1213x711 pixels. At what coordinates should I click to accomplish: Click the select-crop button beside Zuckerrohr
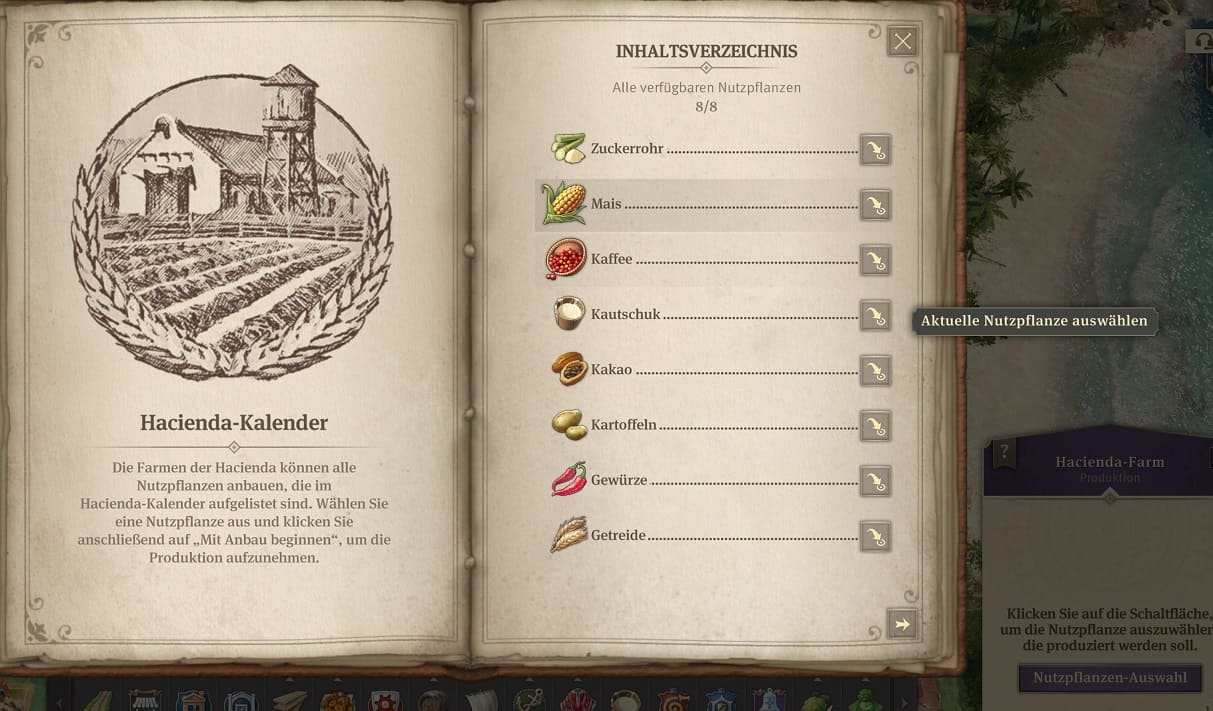[x=875, y=150]
